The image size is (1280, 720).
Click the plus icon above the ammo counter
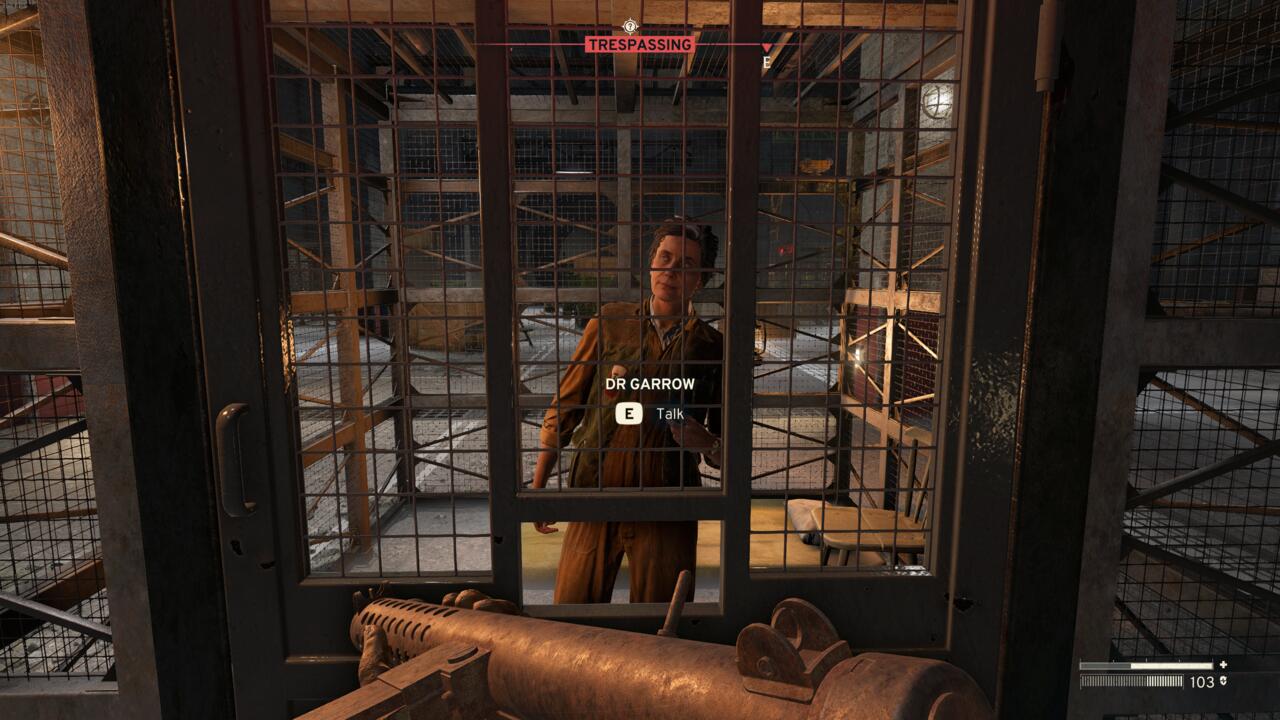tap(1223, 665)
